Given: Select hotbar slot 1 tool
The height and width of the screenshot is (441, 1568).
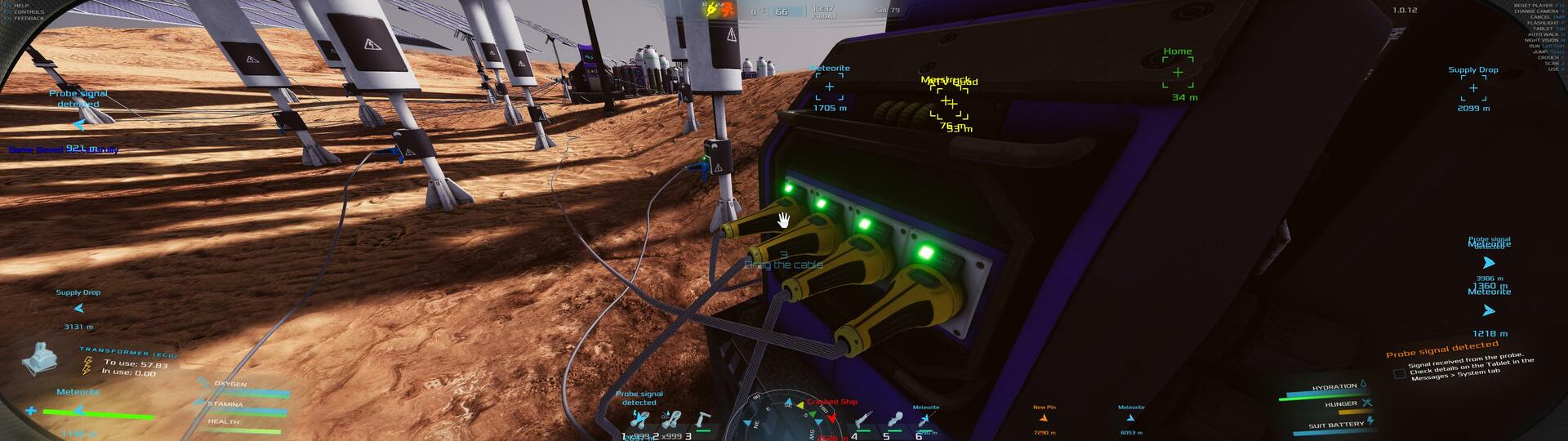Looking at the screenshot, I should (639, 421).
